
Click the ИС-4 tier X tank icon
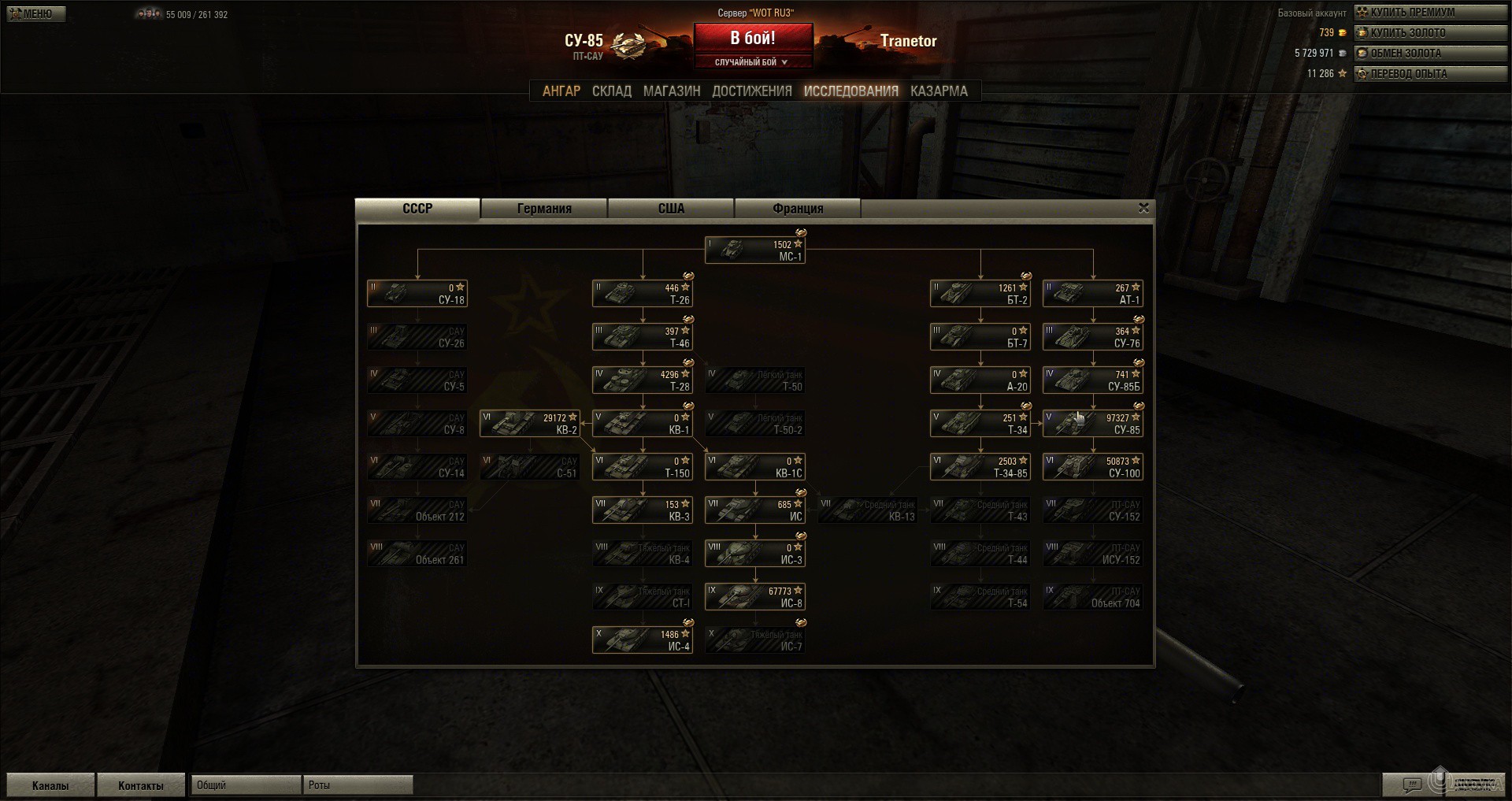point(642,640)
